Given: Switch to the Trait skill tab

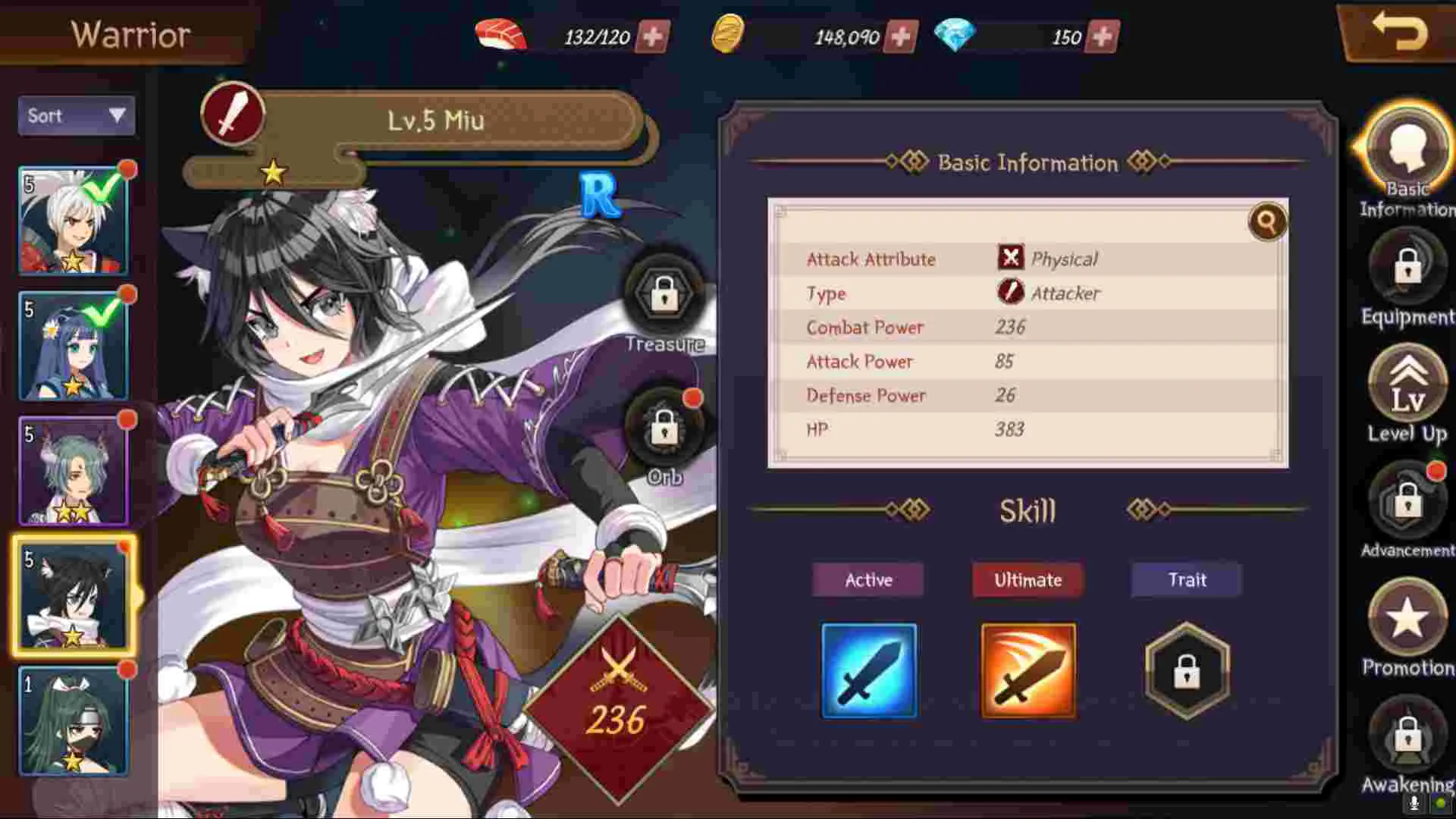Looking at the screenshot, I should [x=1185, y=580].
